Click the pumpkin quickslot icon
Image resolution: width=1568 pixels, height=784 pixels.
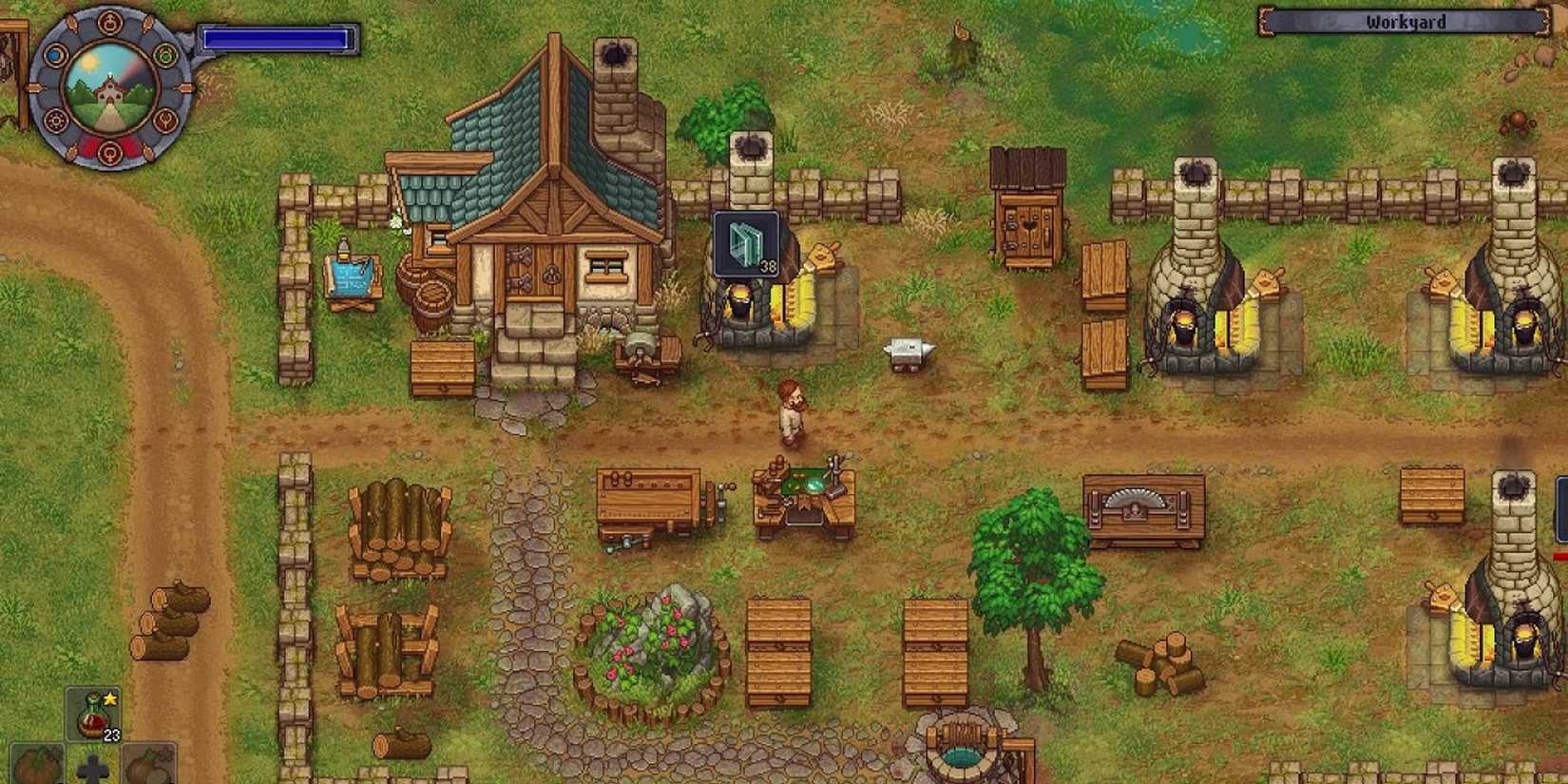pyautogui.click(x=36, y=768)
